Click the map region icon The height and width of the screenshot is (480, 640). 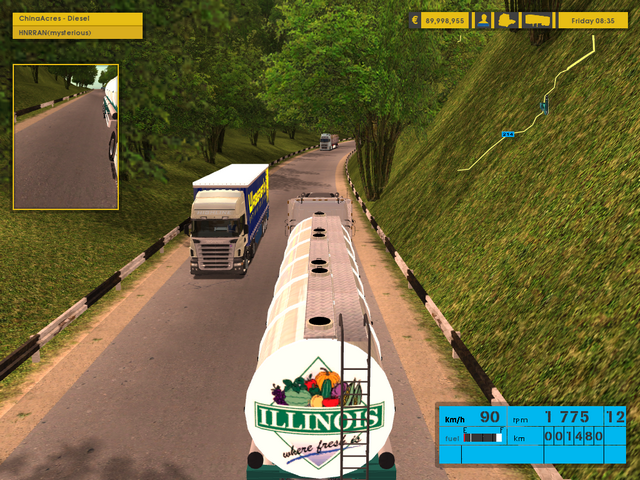[508, 20]
